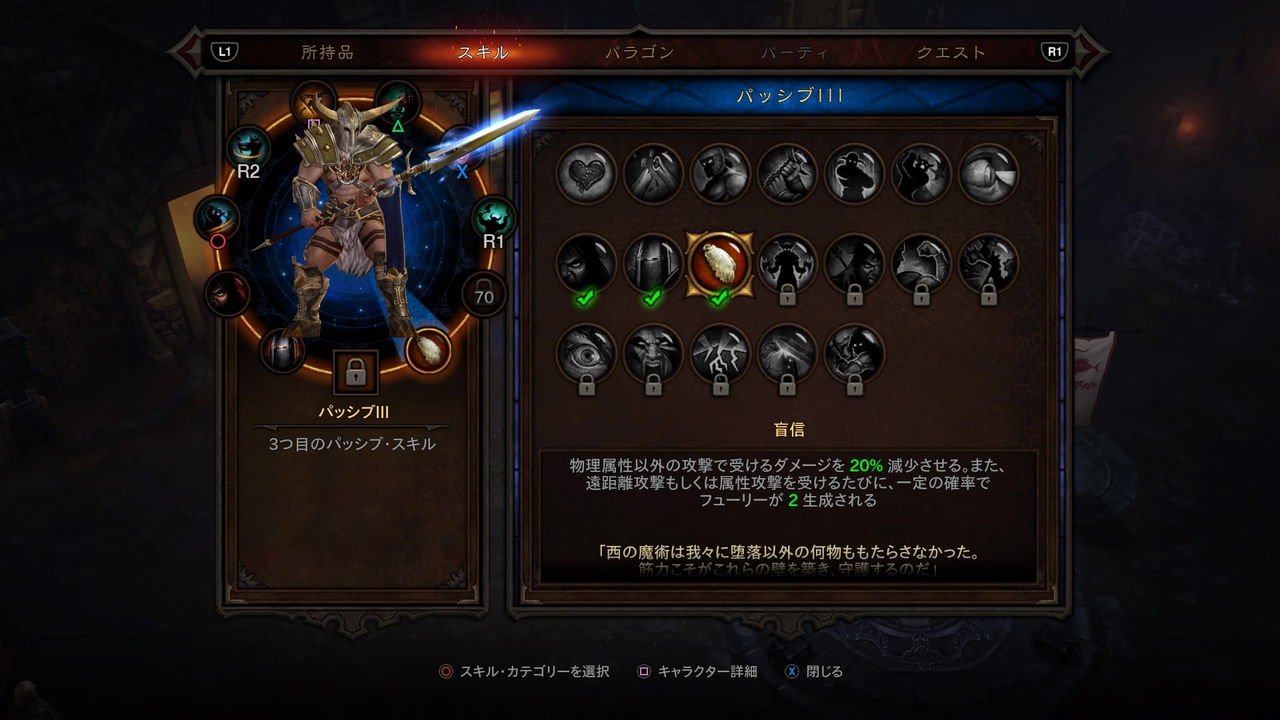Switch to the パラゴン tab
The image size is (1280, 720).
tap(638, 52)
